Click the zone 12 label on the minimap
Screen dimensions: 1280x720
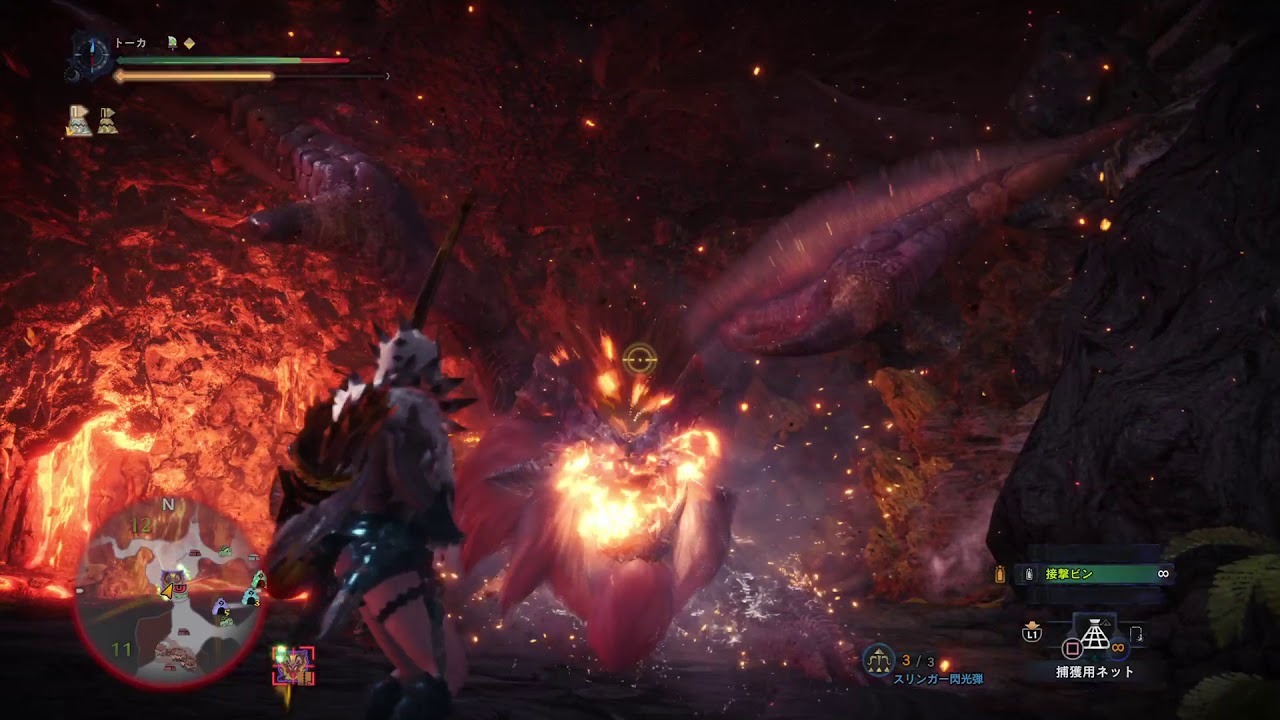pyautogui.click(x=141, y=526)
